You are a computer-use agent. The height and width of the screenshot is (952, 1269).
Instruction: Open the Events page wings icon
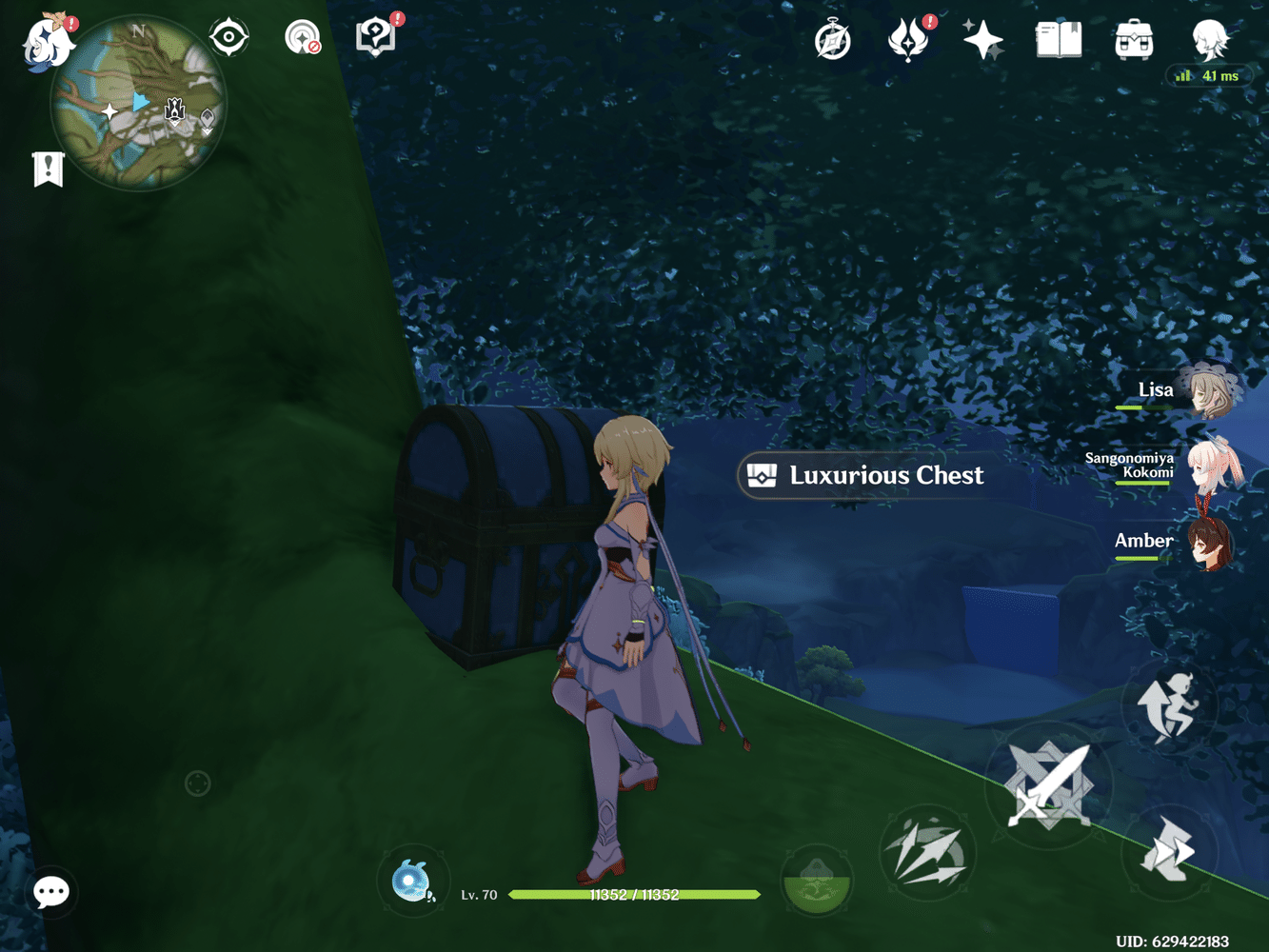point(909,40)
